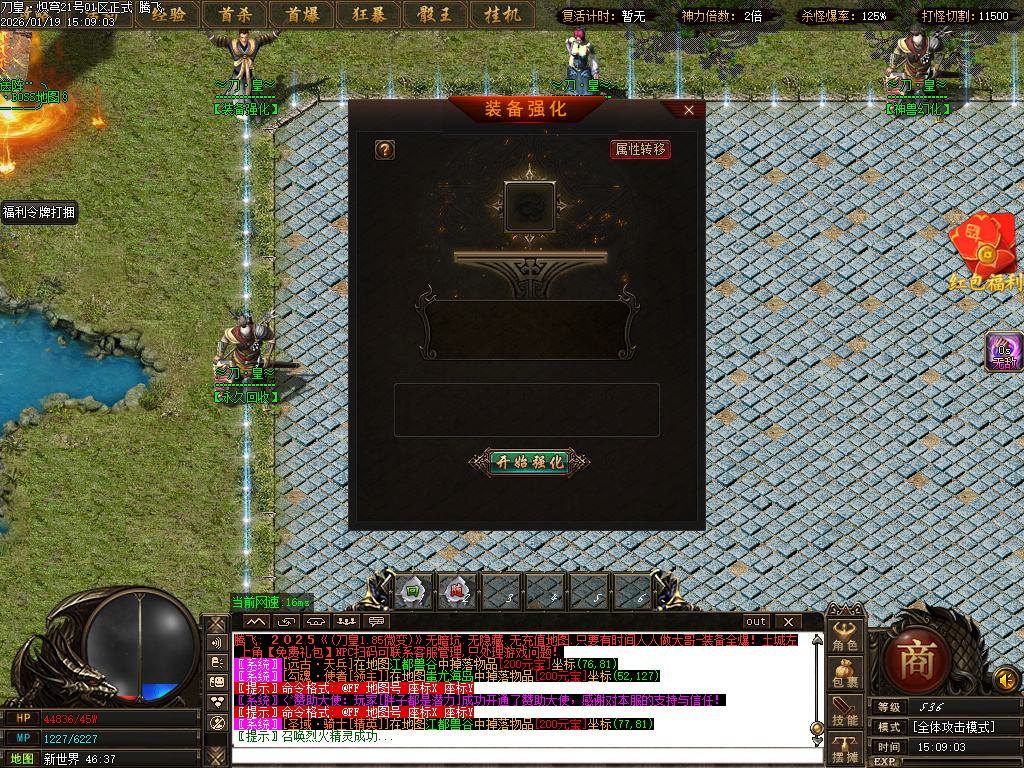Select the empty equipment slot in enhancement panel
Image resolution: width=1024 pixels, height=768 pixels.
tap(530, 206)
